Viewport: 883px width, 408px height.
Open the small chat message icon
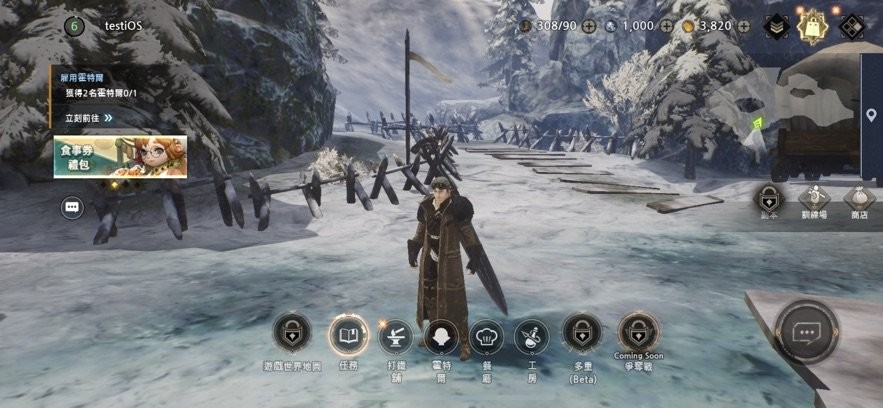click(72, 207)
